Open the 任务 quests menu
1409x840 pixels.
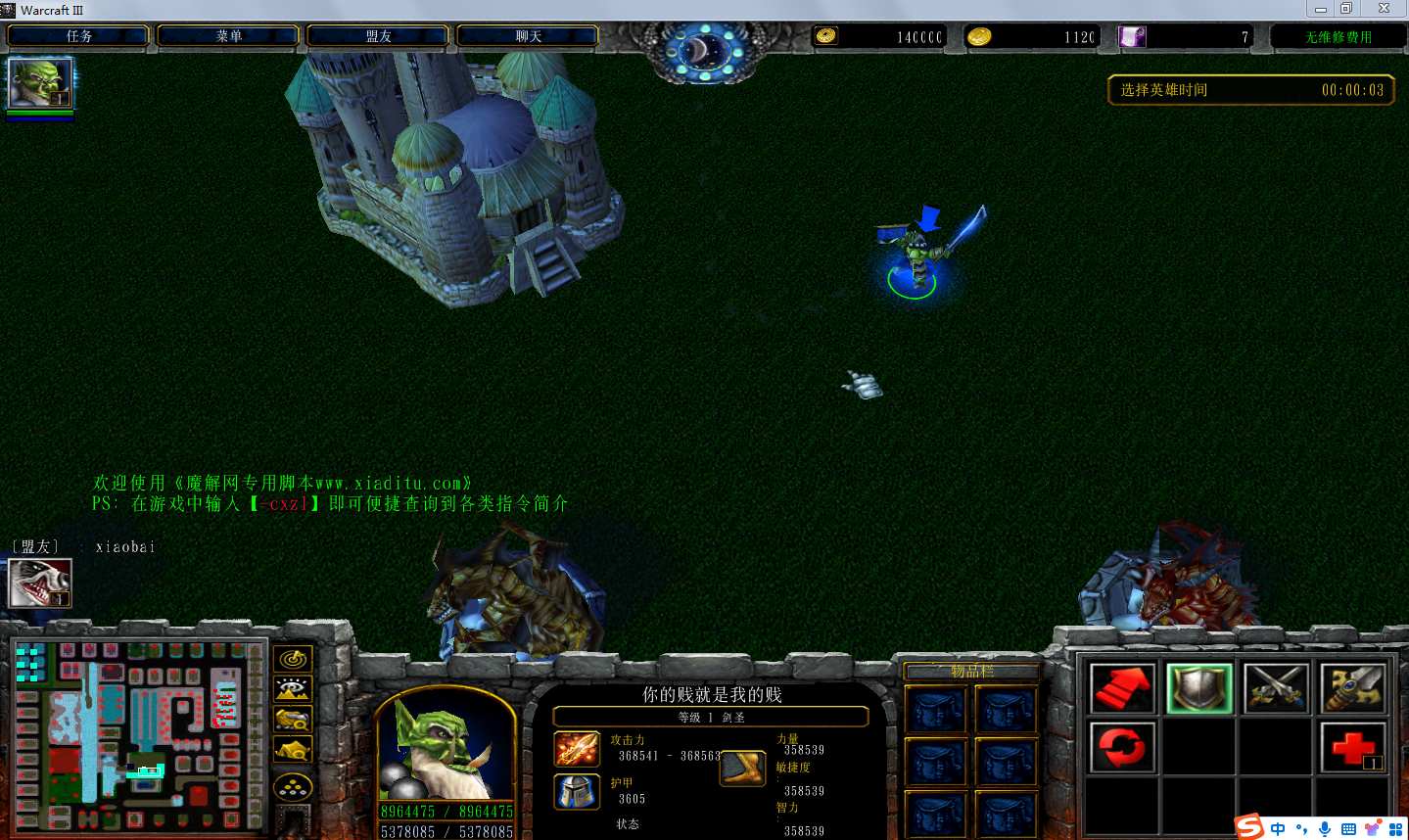79,36
